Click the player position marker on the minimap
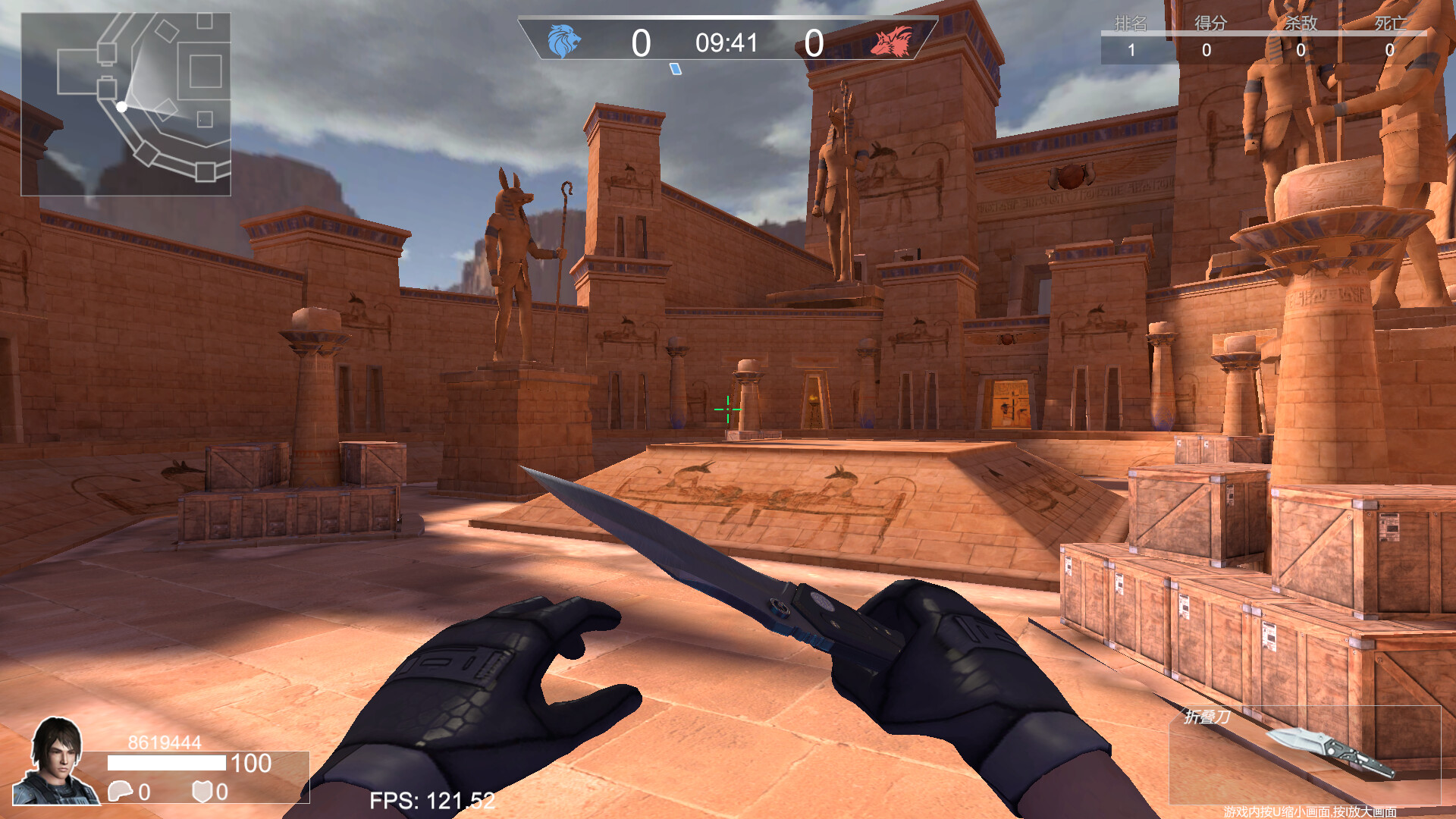Viewport: 1456px width, 819px height. (x=121, y=108)
